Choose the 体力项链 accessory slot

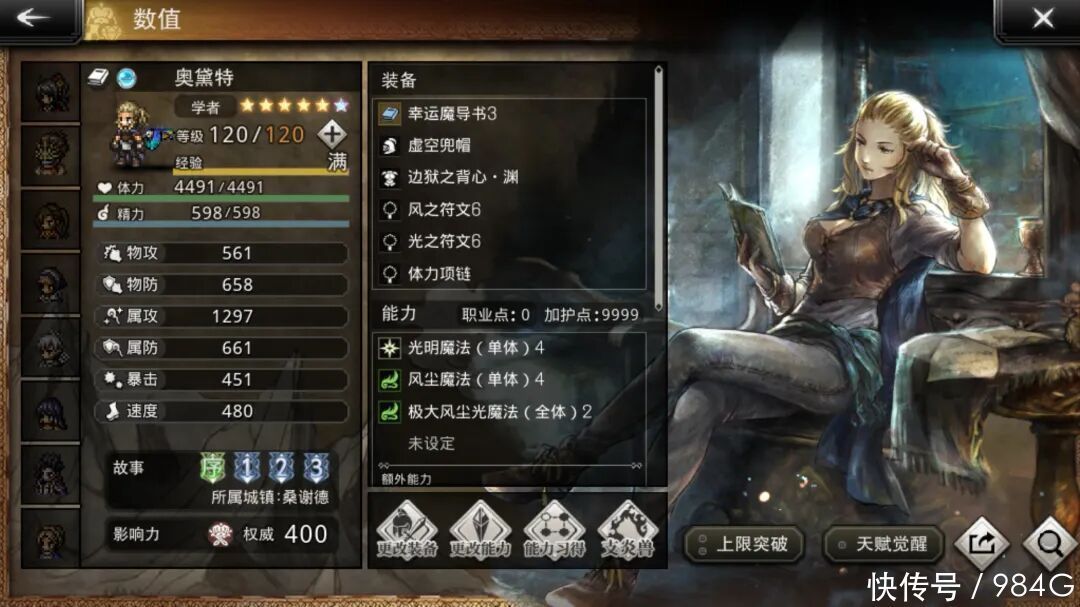(x=510, y=273)
